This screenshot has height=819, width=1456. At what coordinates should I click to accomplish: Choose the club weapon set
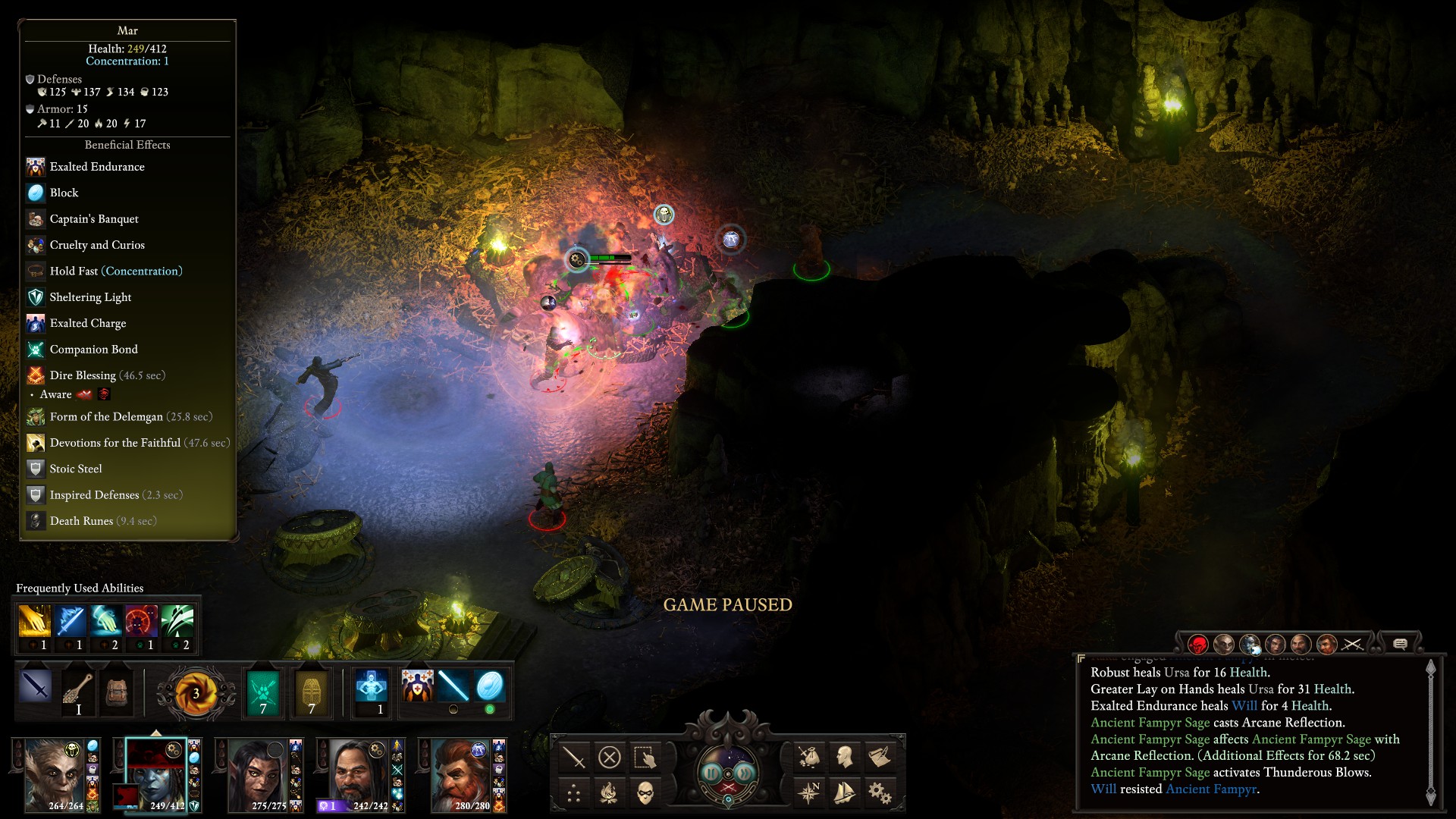(77, 690)
